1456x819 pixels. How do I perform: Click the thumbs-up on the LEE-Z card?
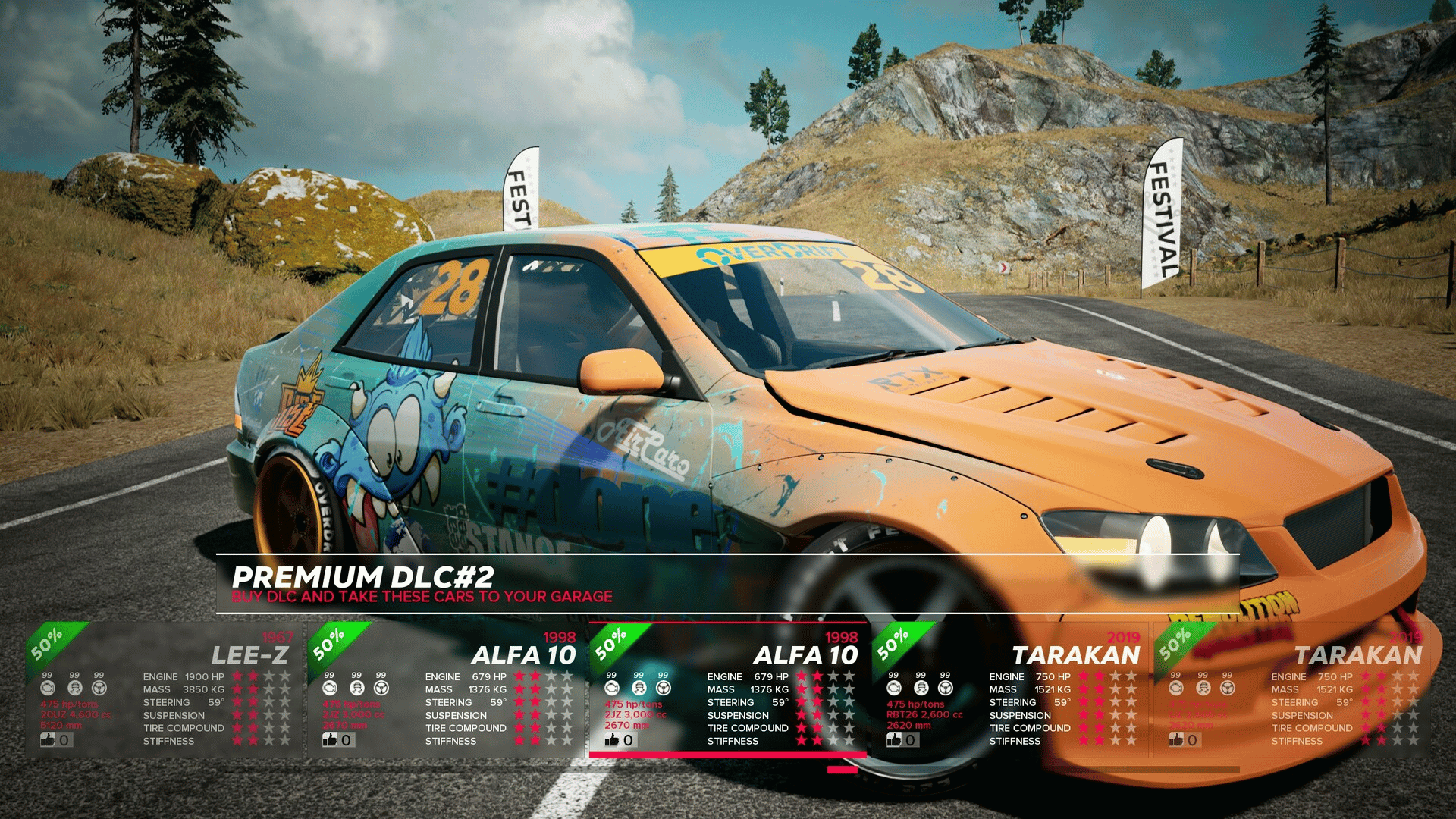pyautogui.click(x=48, y=739)
